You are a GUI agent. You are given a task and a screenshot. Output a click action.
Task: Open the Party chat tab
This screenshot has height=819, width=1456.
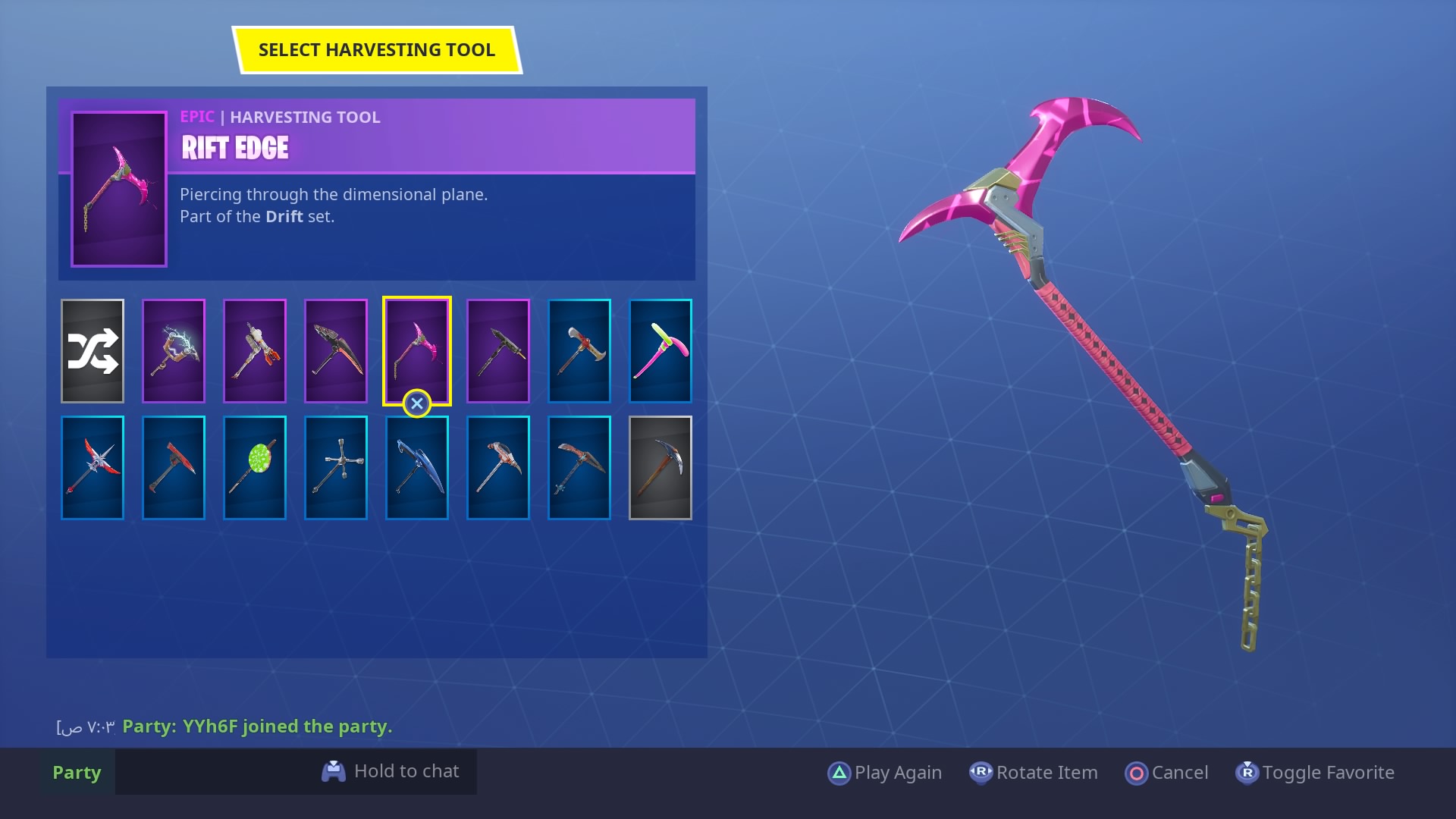pos(77,772)
